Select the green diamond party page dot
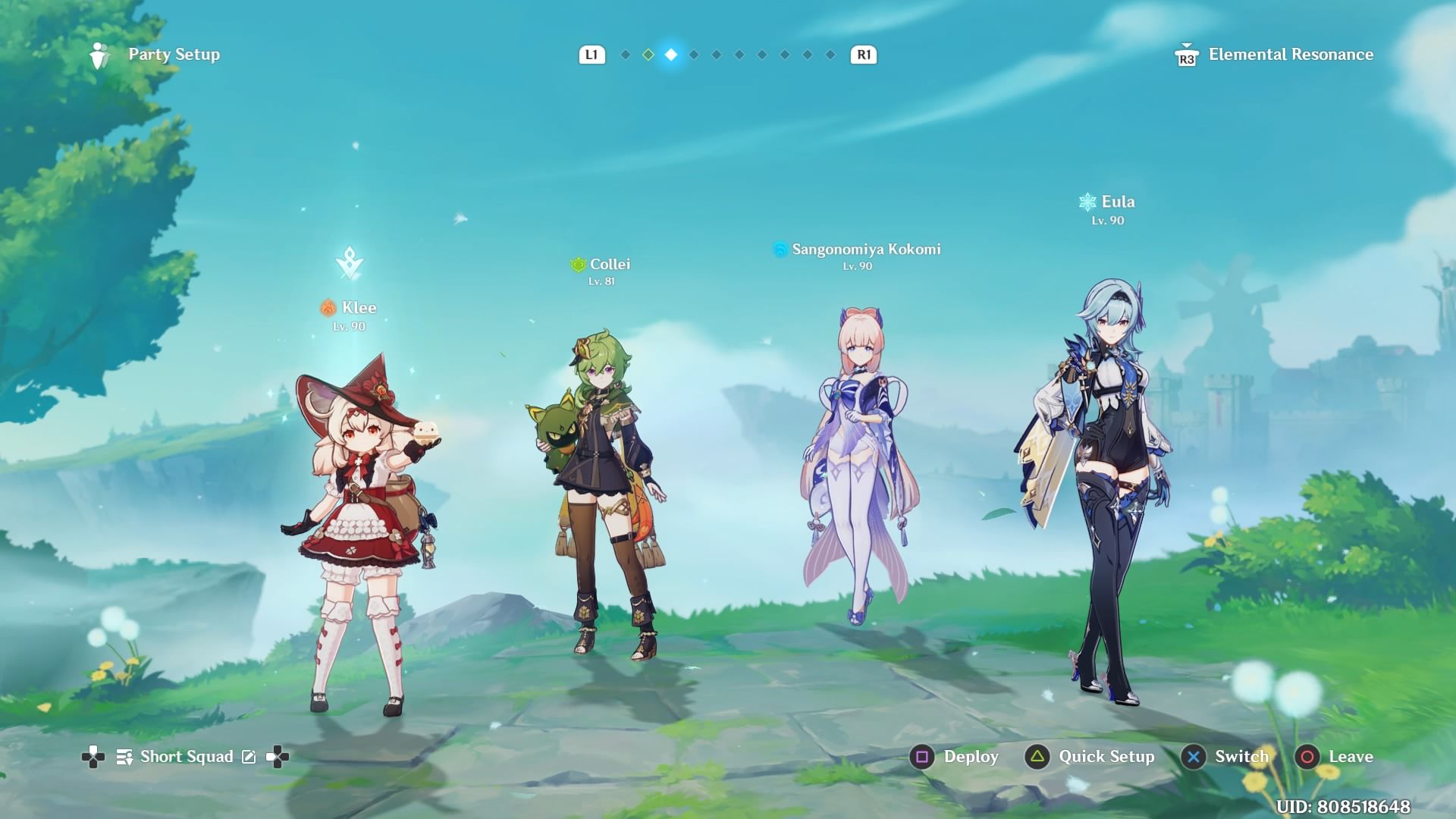This screenshot has width=1456, height=819. tap(647, 54)
